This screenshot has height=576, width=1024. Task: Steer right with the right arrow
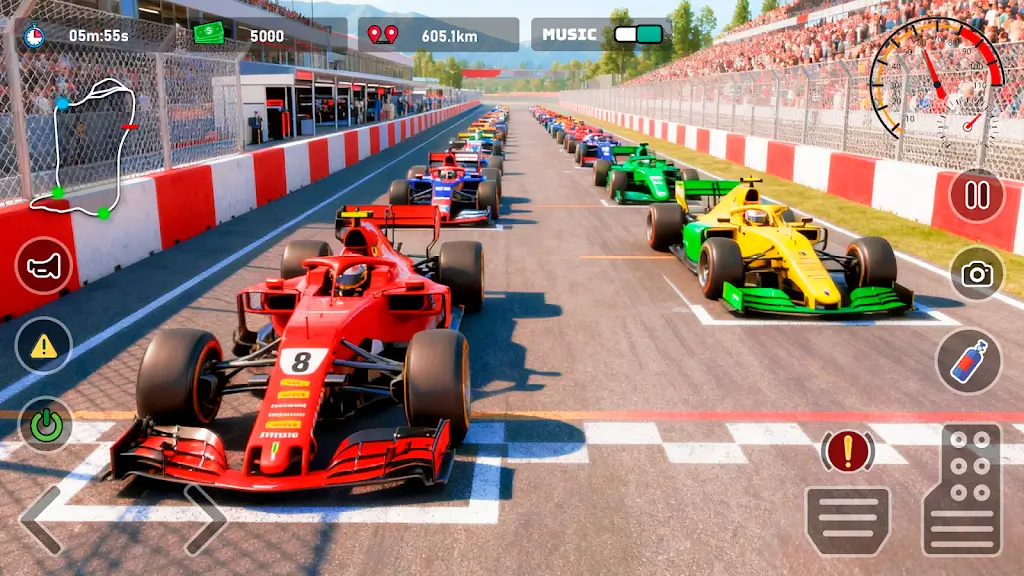[x=205, y=520]
